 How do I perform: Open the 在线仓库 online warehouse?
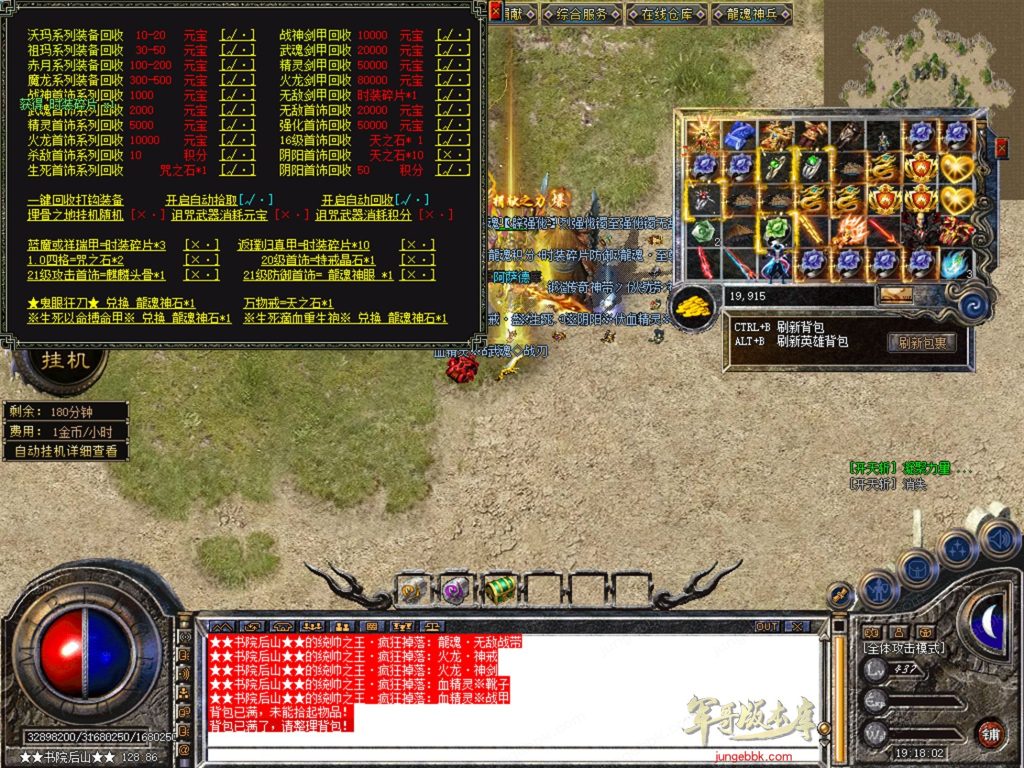tap(667, 14)
